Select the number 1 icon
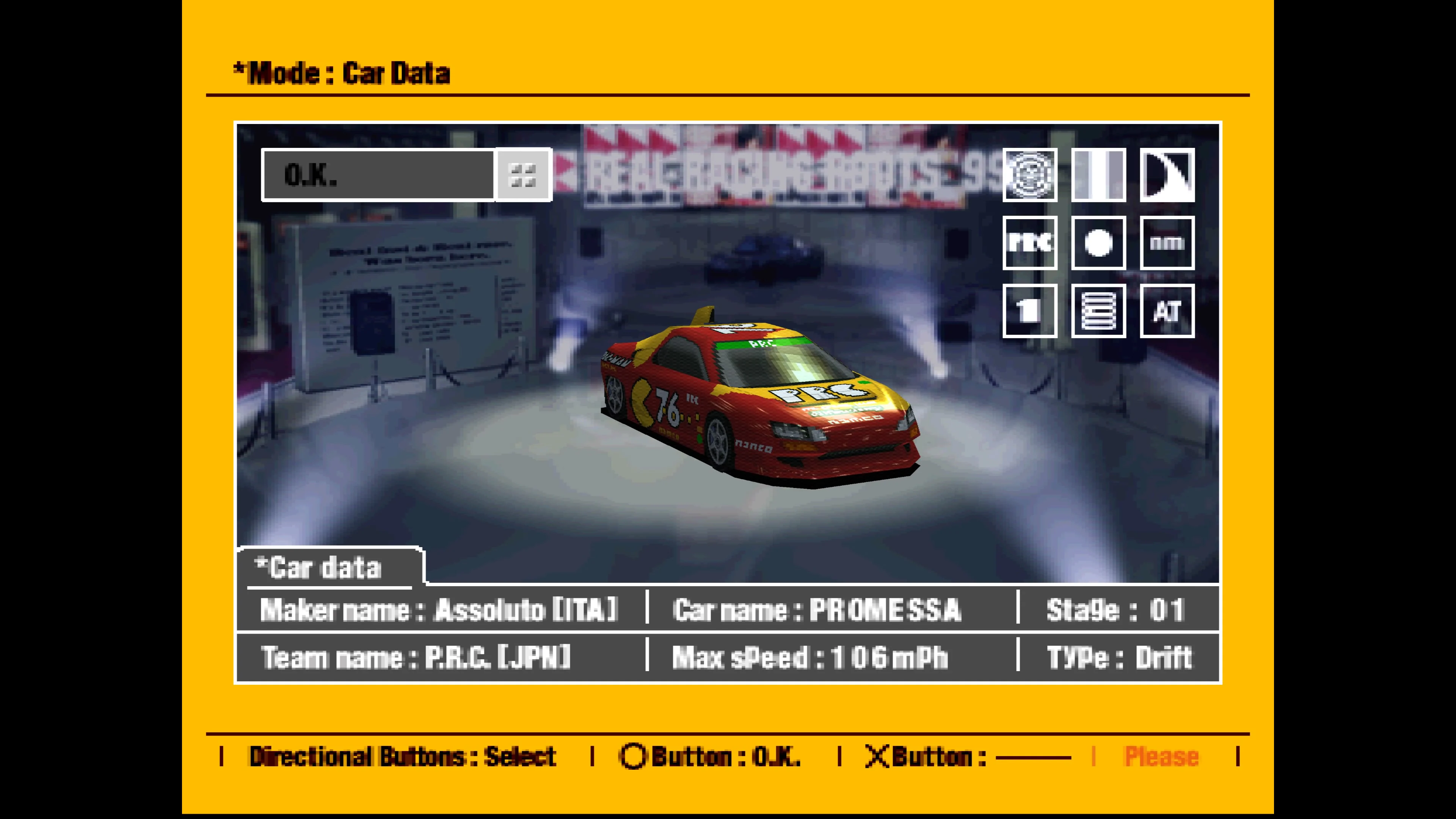This screenshot has width=1456, height=819. 1030,311
